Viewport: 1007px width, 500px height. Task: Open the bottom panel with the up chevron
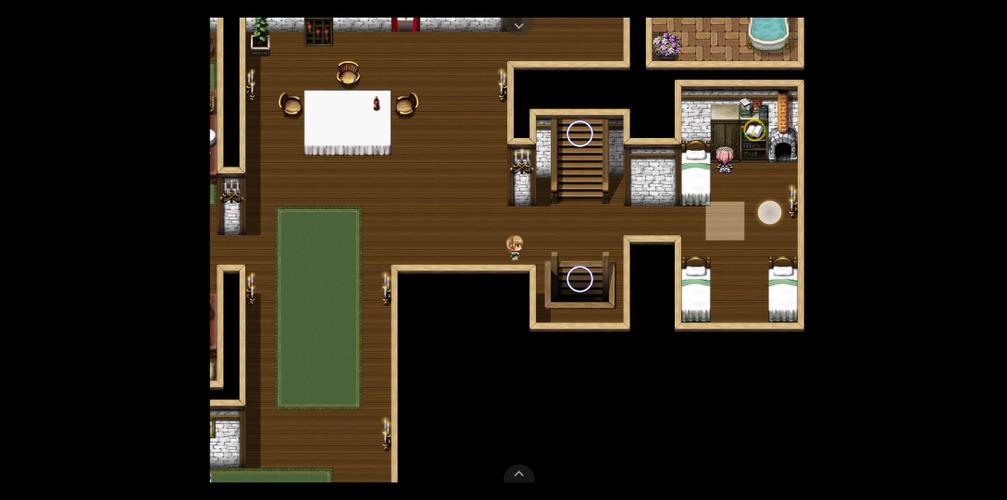518,474
